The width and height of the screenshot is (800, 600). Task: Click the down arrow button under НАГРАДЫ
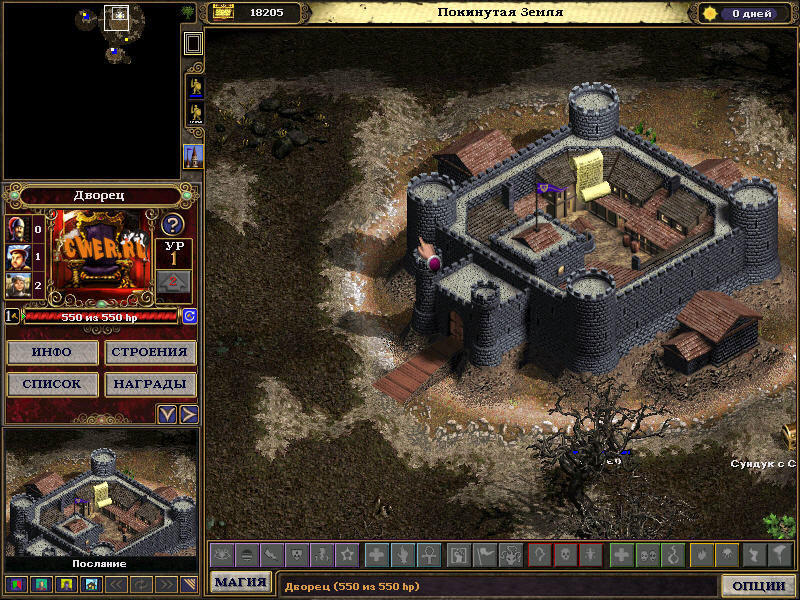point(167,414)
